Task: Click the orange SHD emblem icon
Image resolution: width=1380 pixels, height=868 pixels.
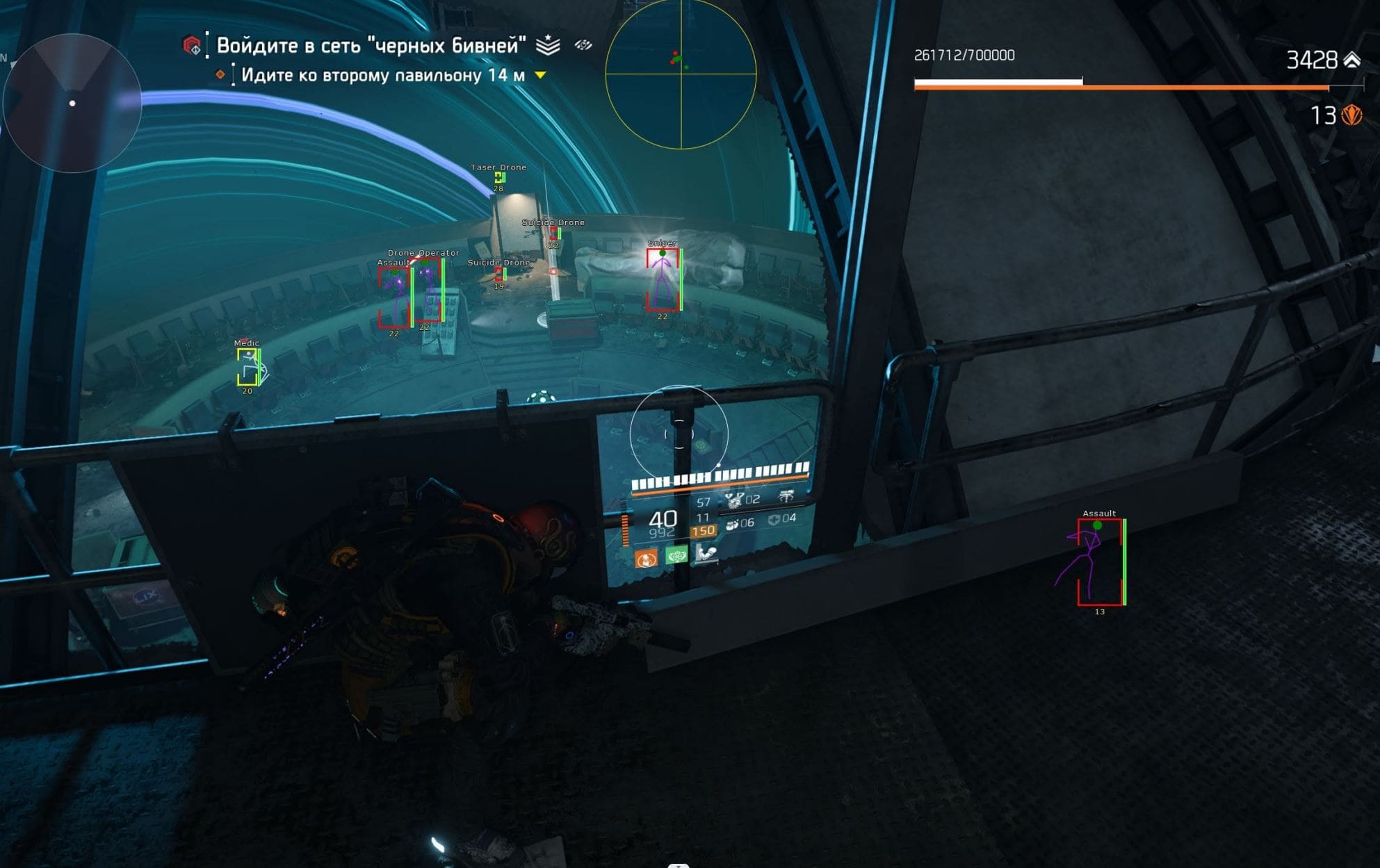Action: pyautogui.click(x=1351, y=115)
